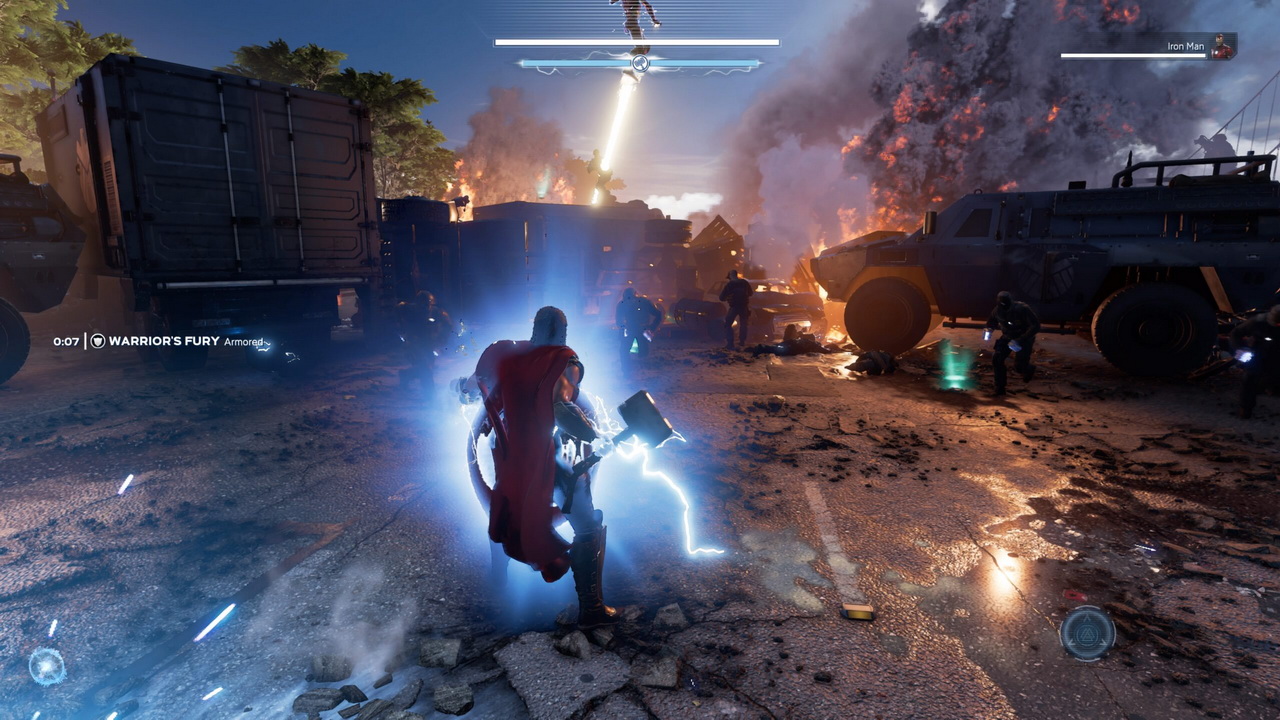Viewport: 1280px width, 720px height.
Task: Select the Warrior's Fury shield icon
Action: 98,341
